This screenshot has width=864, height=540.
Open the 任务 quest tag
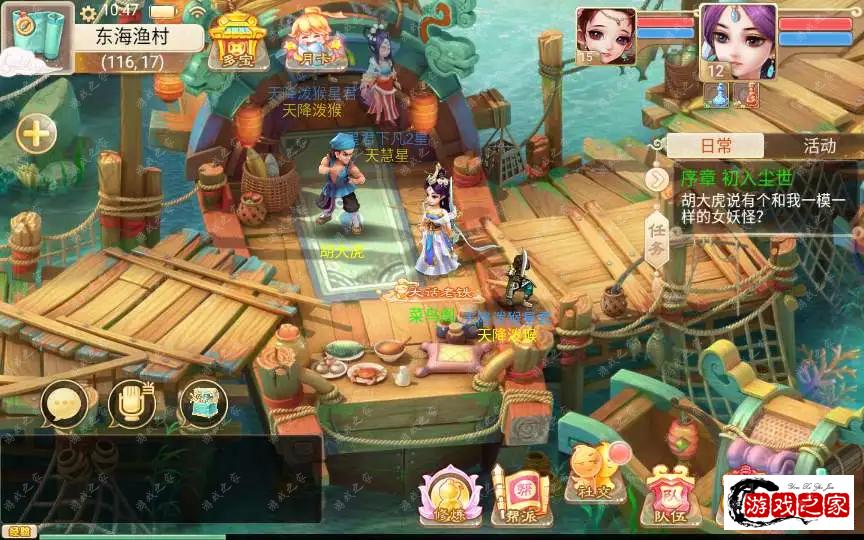655,242
